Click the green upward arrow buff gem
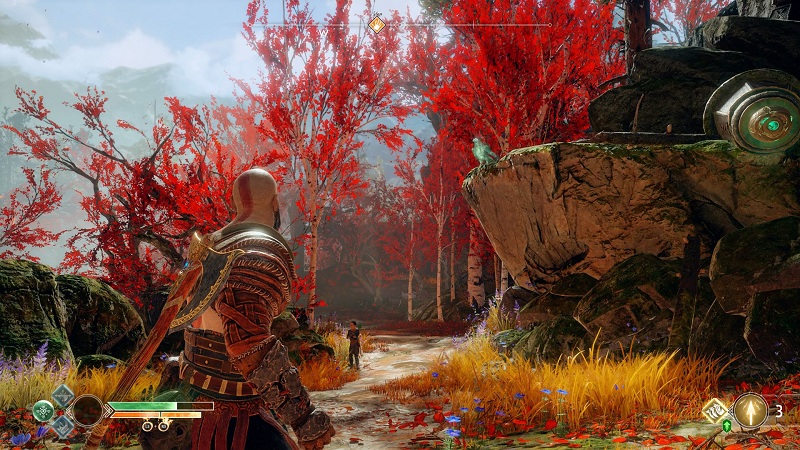This screenshot has width=800, height=450. tap(727, 426)
